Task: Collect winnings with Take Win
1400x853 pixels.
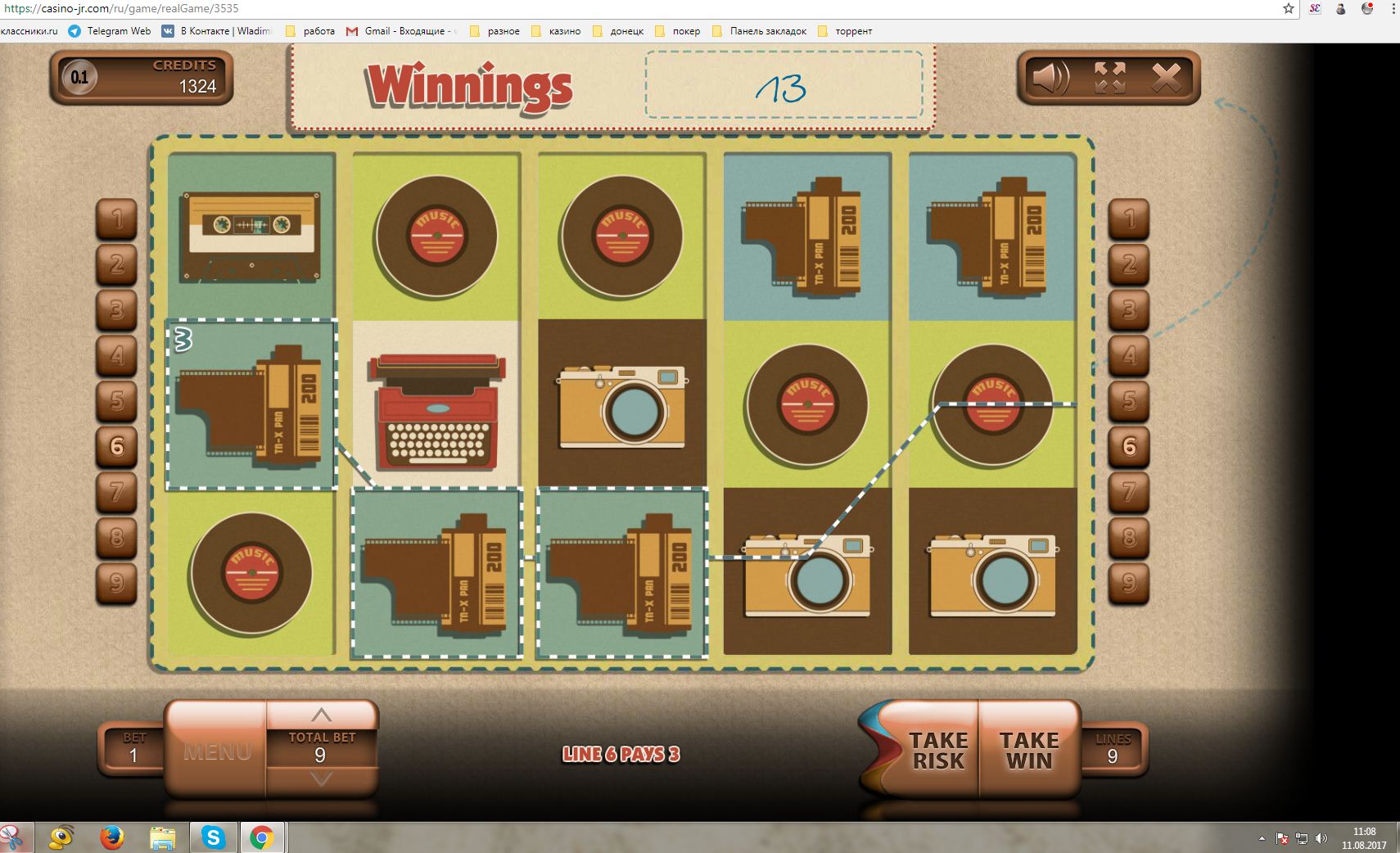Action: point(1029,750)
